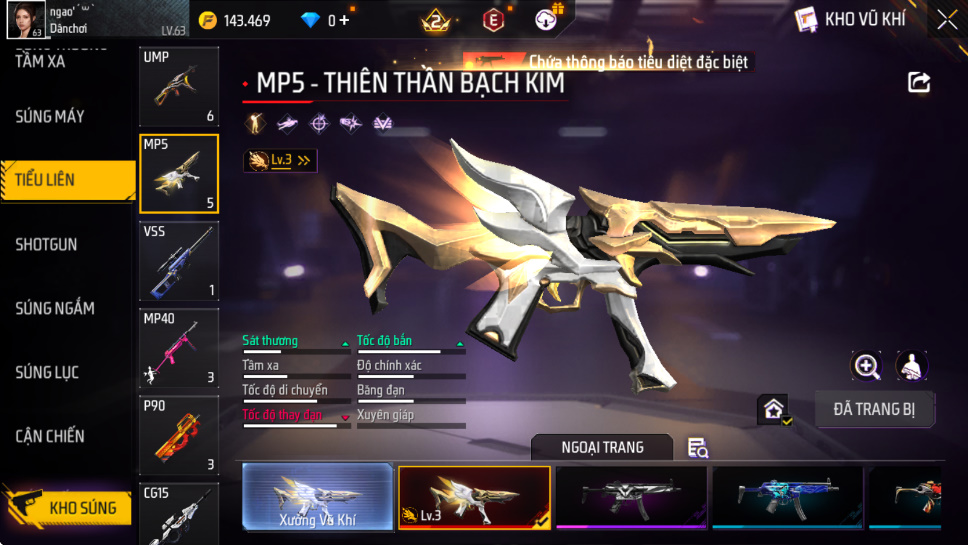Pick the VSS weapon tile

pyautogui.click(x=179, y=260)
